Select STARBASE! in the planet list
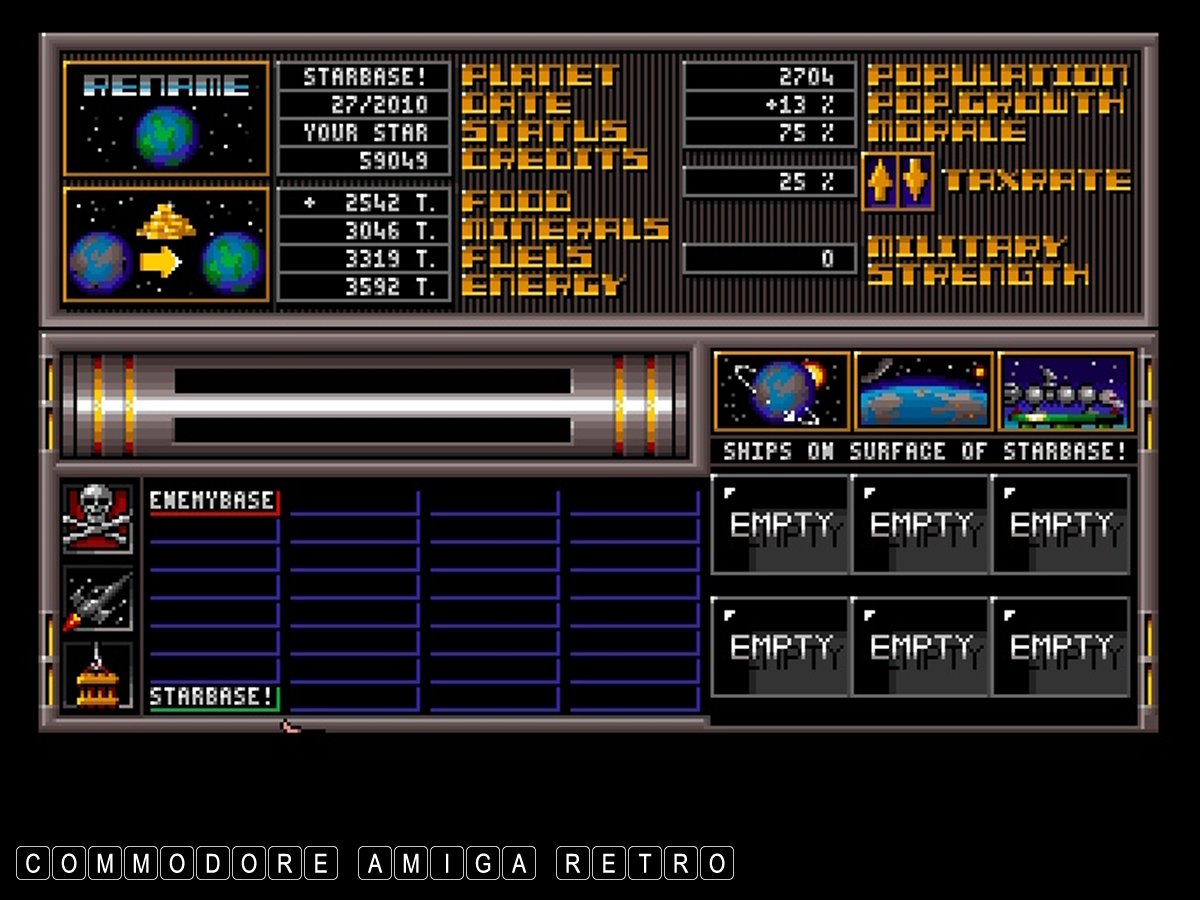 pyautogui.click(x=214, y=696)
